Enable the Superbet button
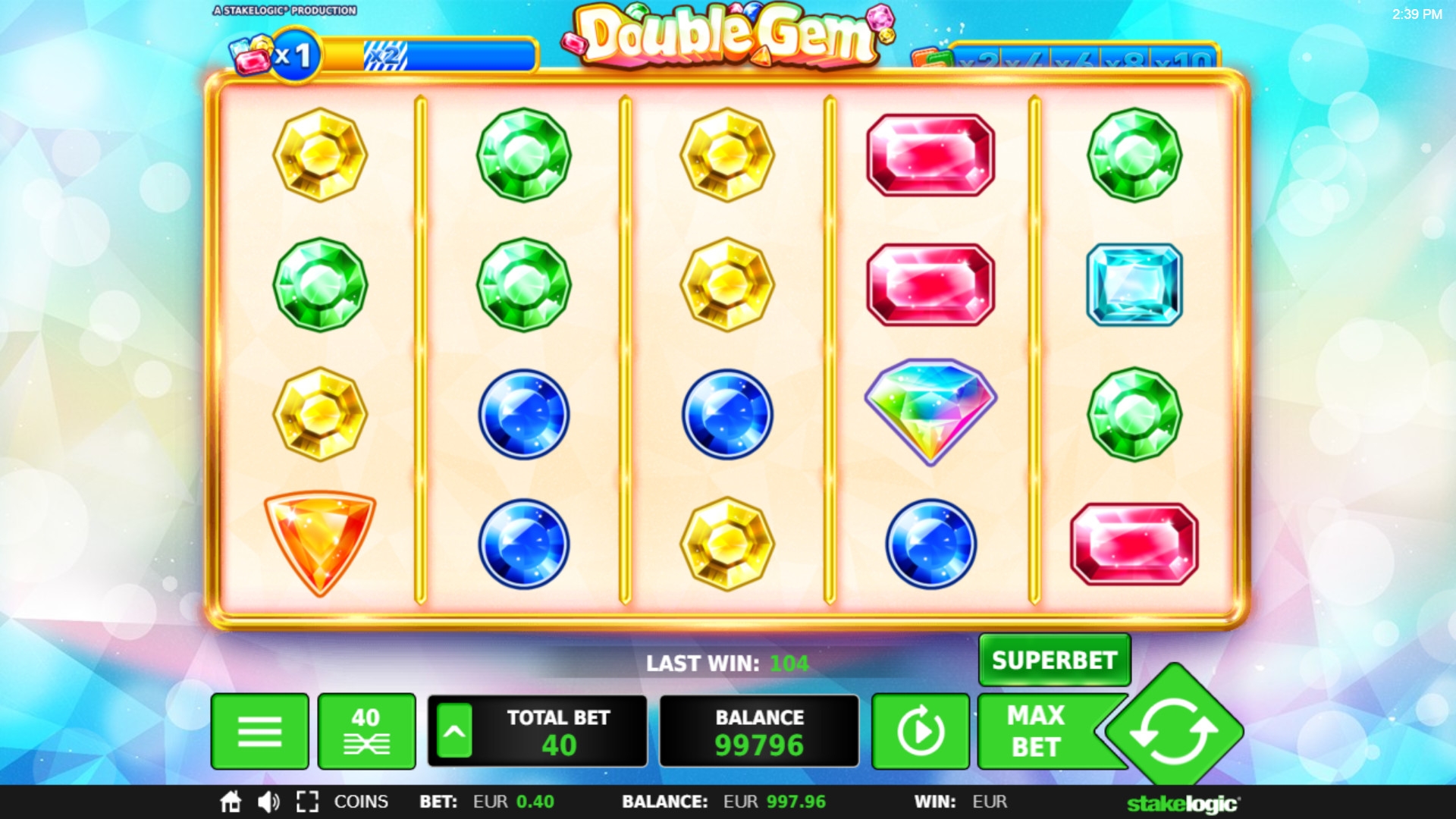Screen dimensions: 1456x819 click(x=1054, y=660)
